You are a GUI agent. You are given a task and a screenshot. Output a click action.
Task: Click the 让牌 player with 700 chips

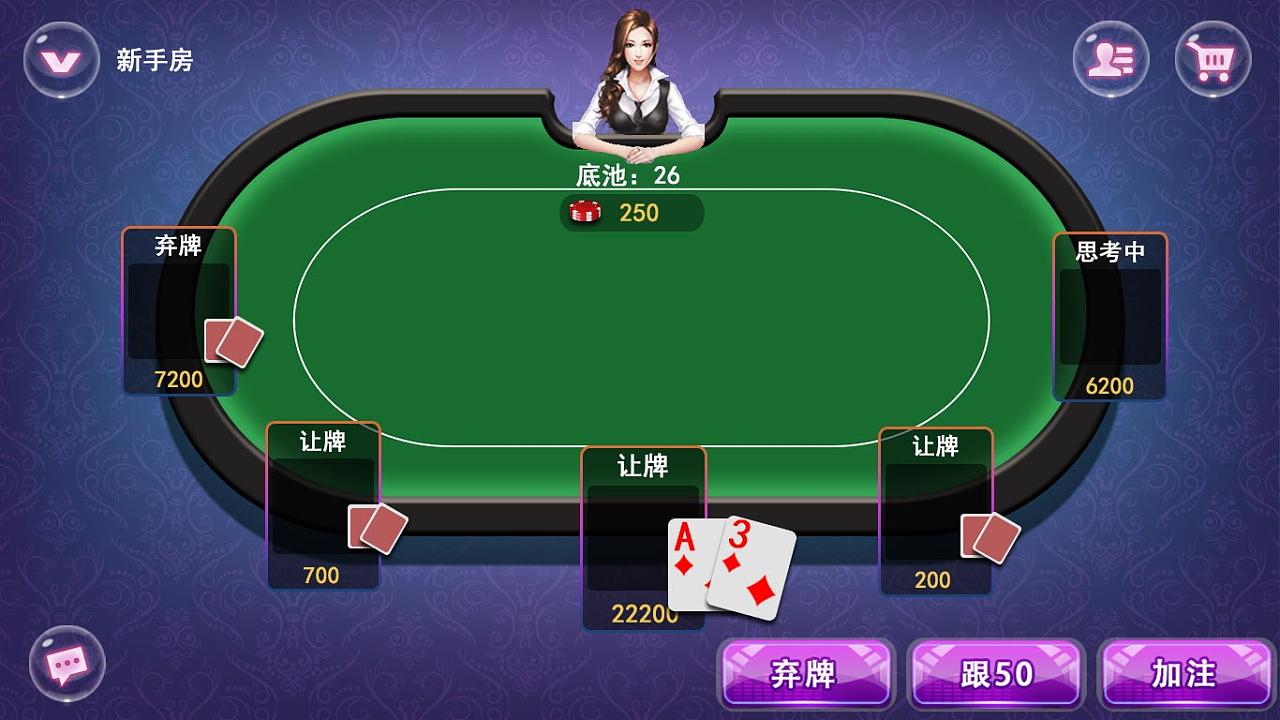tap(322, 500)
